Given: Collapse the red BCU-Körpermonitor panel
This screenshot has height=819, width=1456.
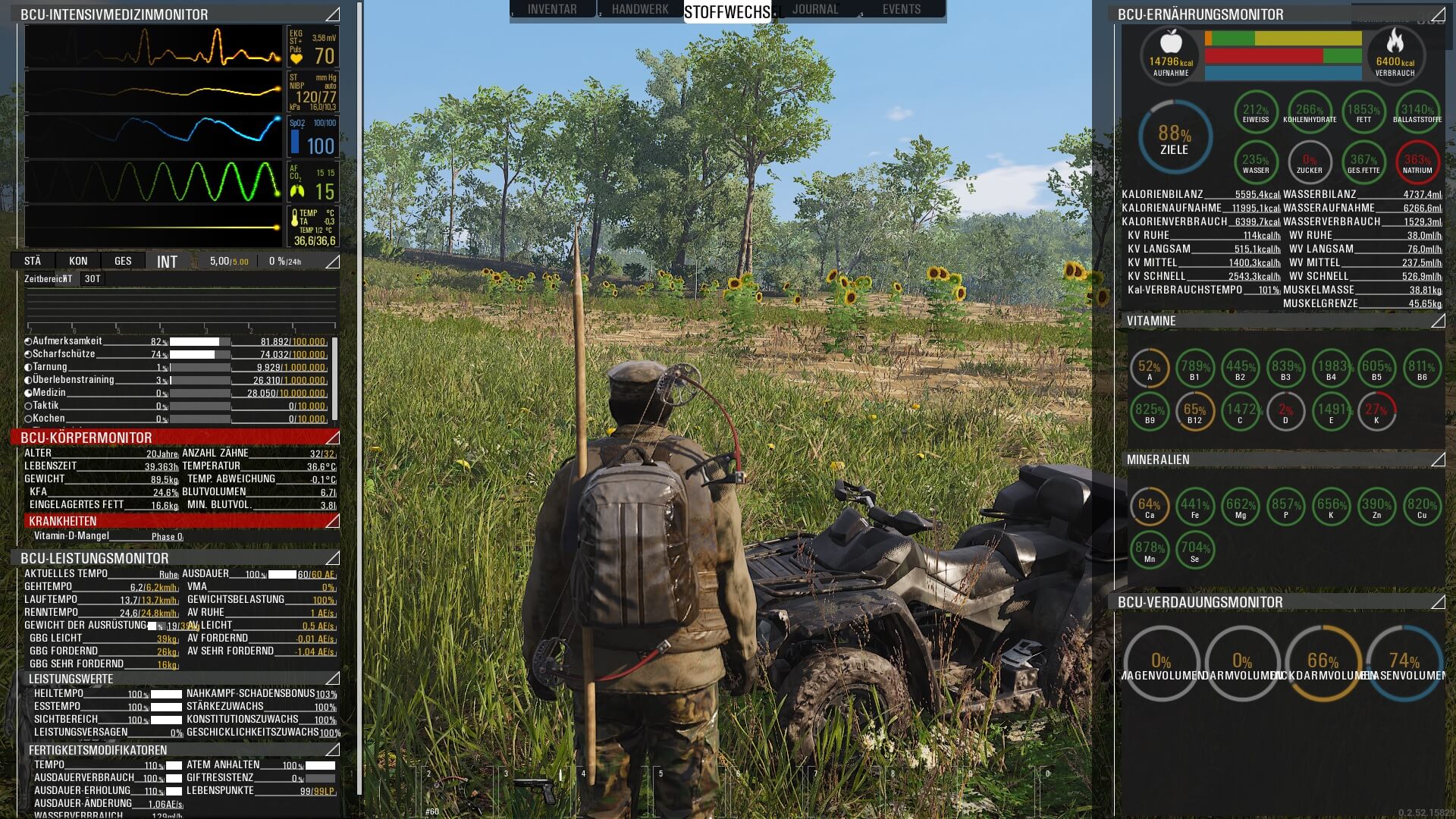Looking at the screenshot, I should coord(332,438).
